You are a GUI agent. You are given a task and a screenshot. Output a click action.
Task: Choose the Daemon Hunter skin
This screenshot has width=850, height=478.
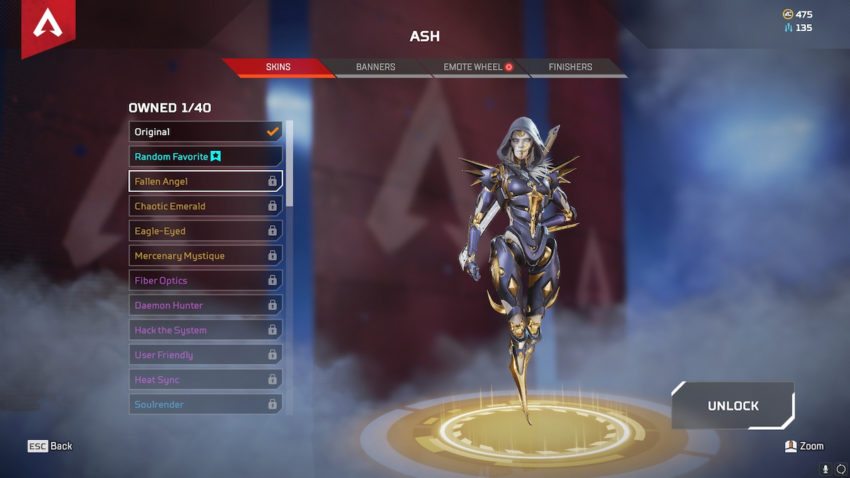pos(205,305)
